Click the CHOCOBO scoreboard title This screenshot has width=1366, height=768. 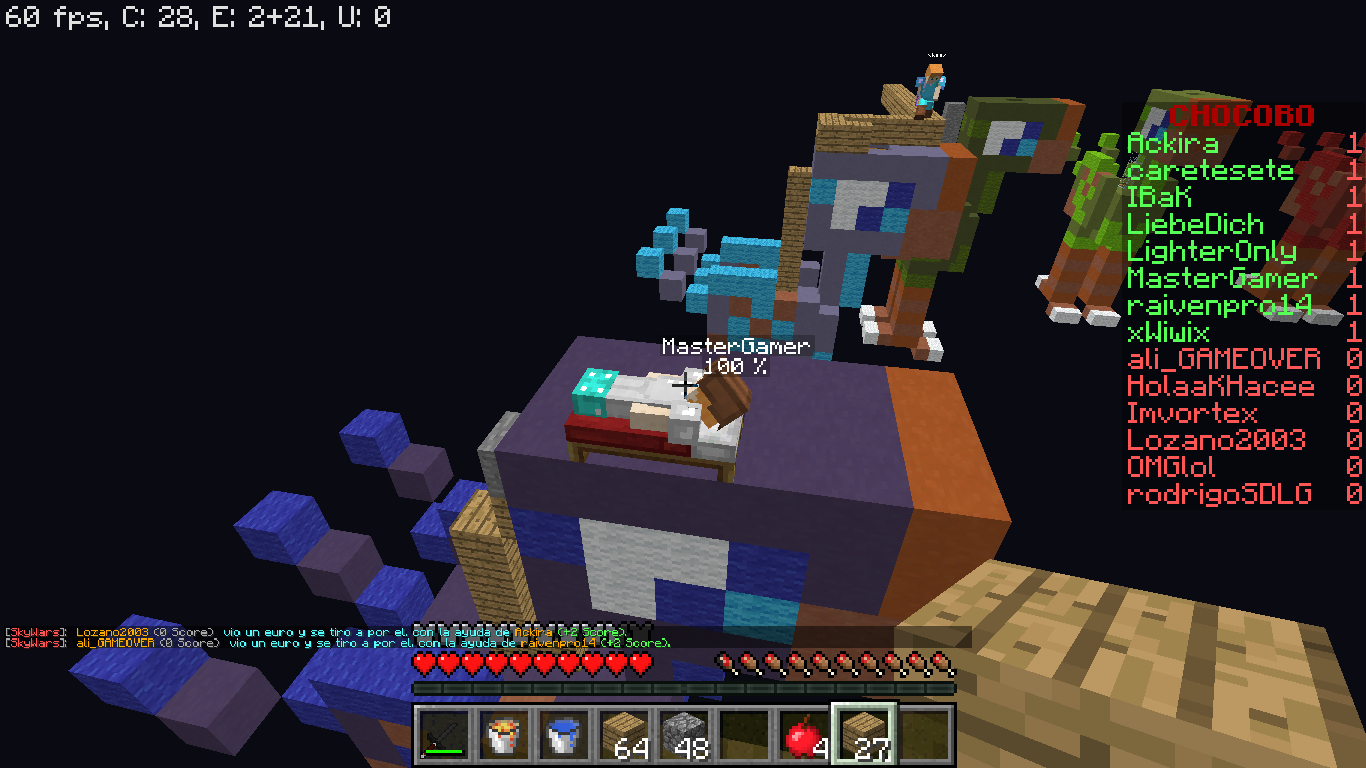coord(1241,115)
